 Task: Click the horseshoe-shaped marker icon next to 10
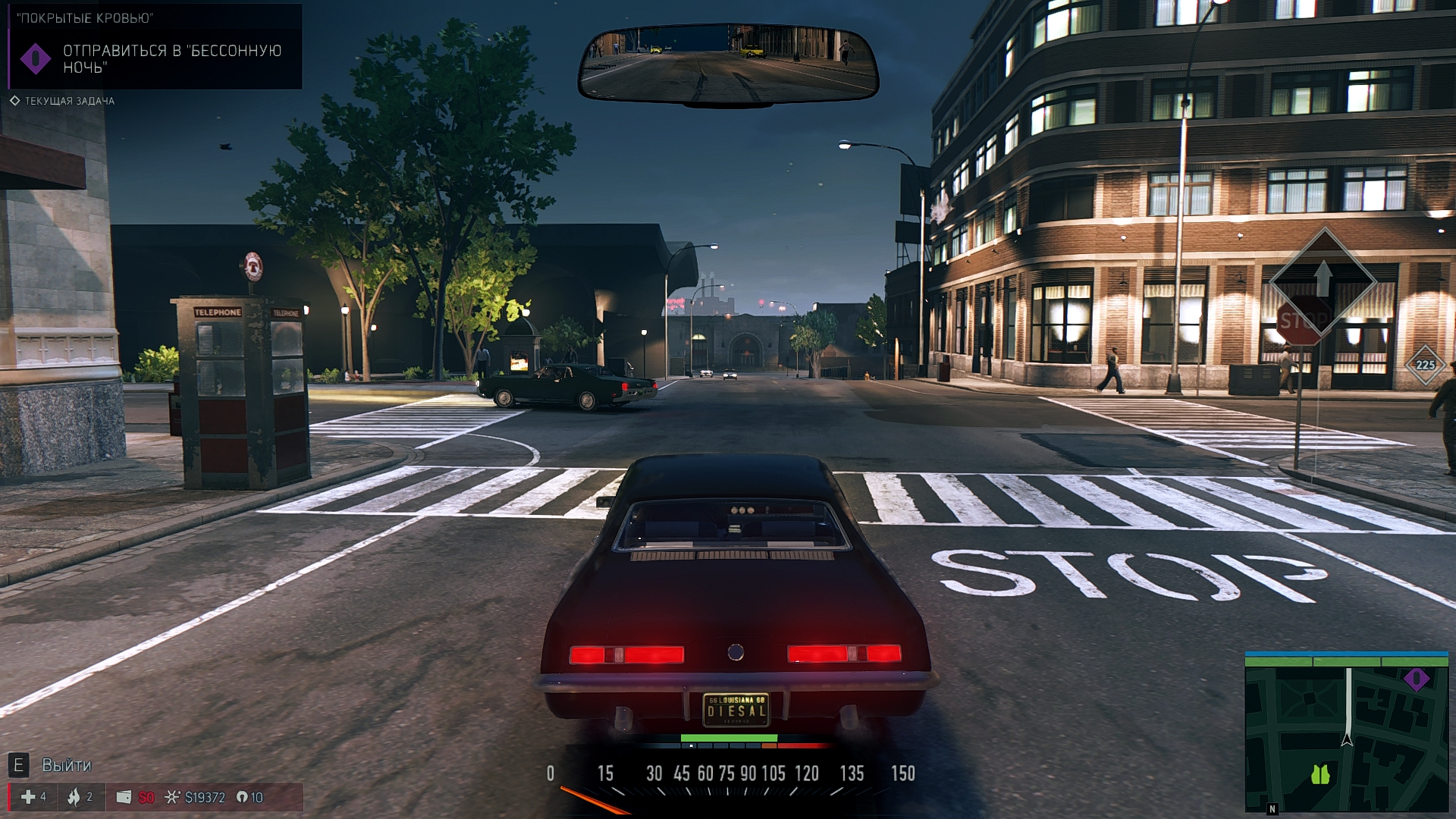(242, 797)
